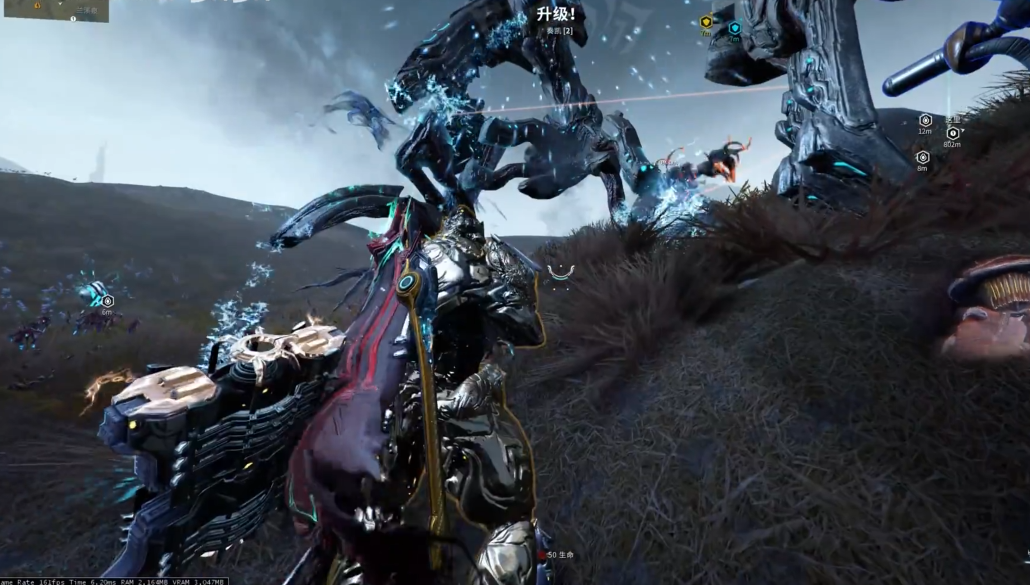Click the orange flame icon on the minimap
This screenshot has width=1030, height=585.
click(37, 4)
